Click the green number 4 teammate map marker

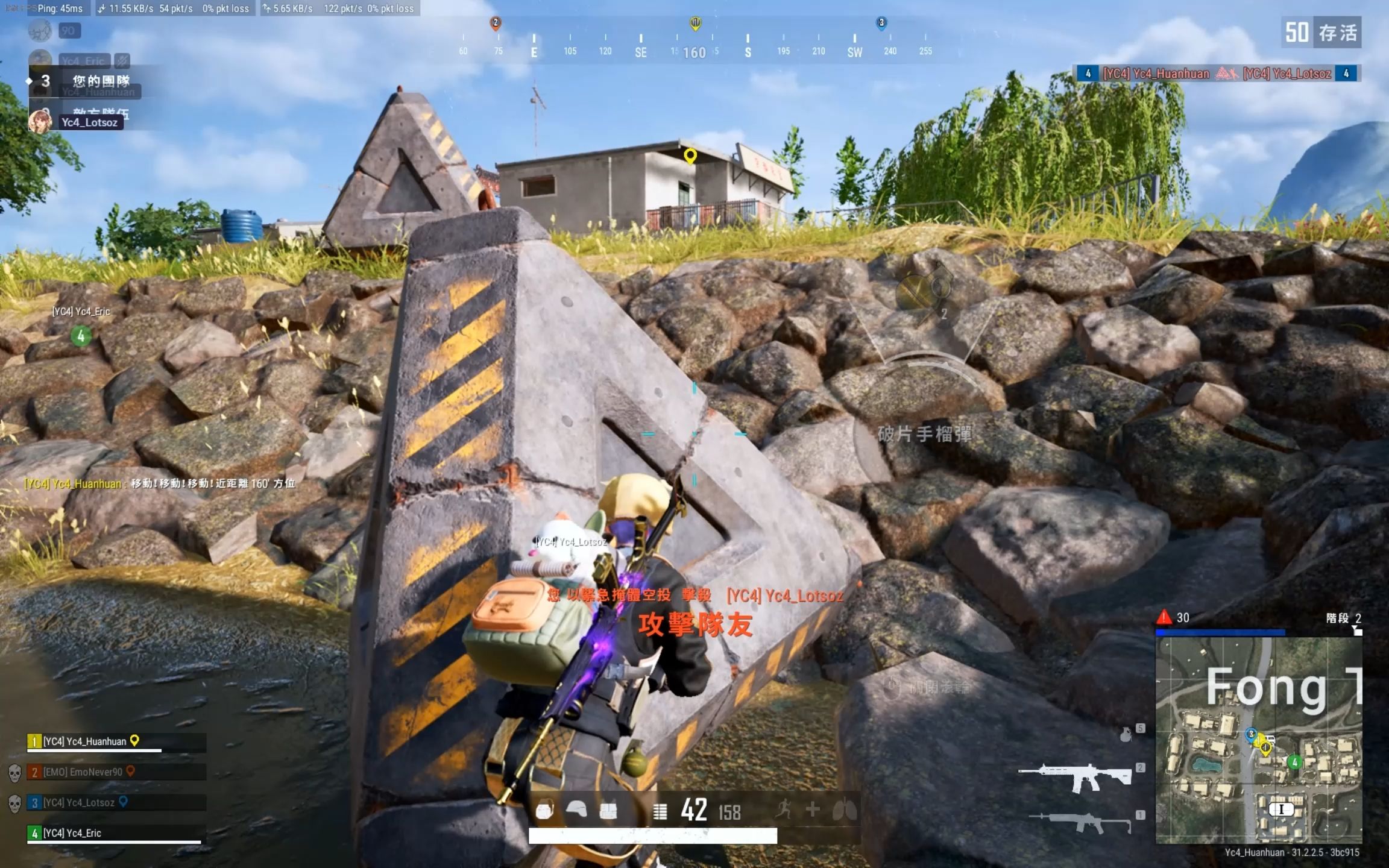pos(81,336)
